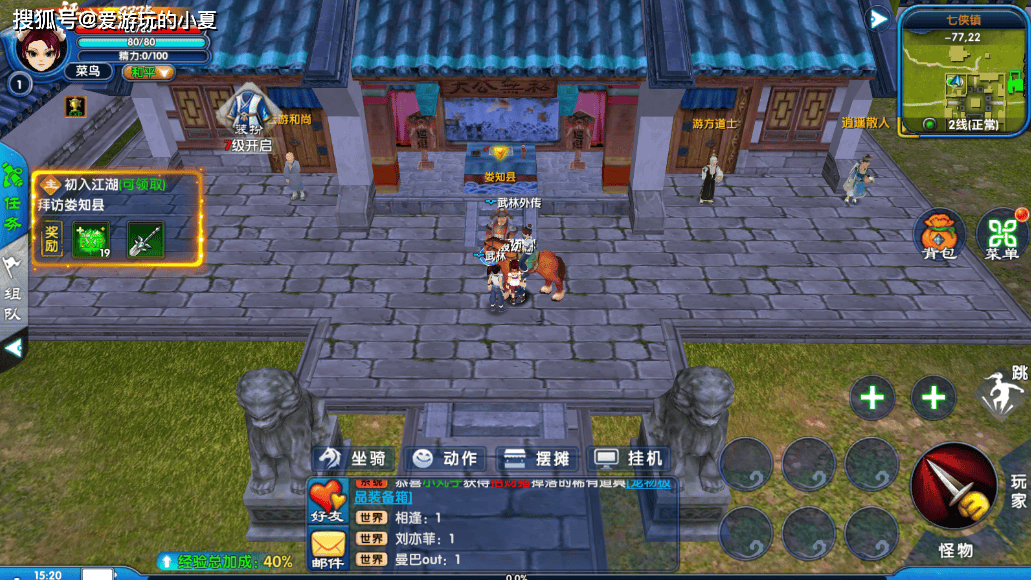
Task: Change server line via 2线(正常)
Action: pyautogui.click(x=963, y=124)
